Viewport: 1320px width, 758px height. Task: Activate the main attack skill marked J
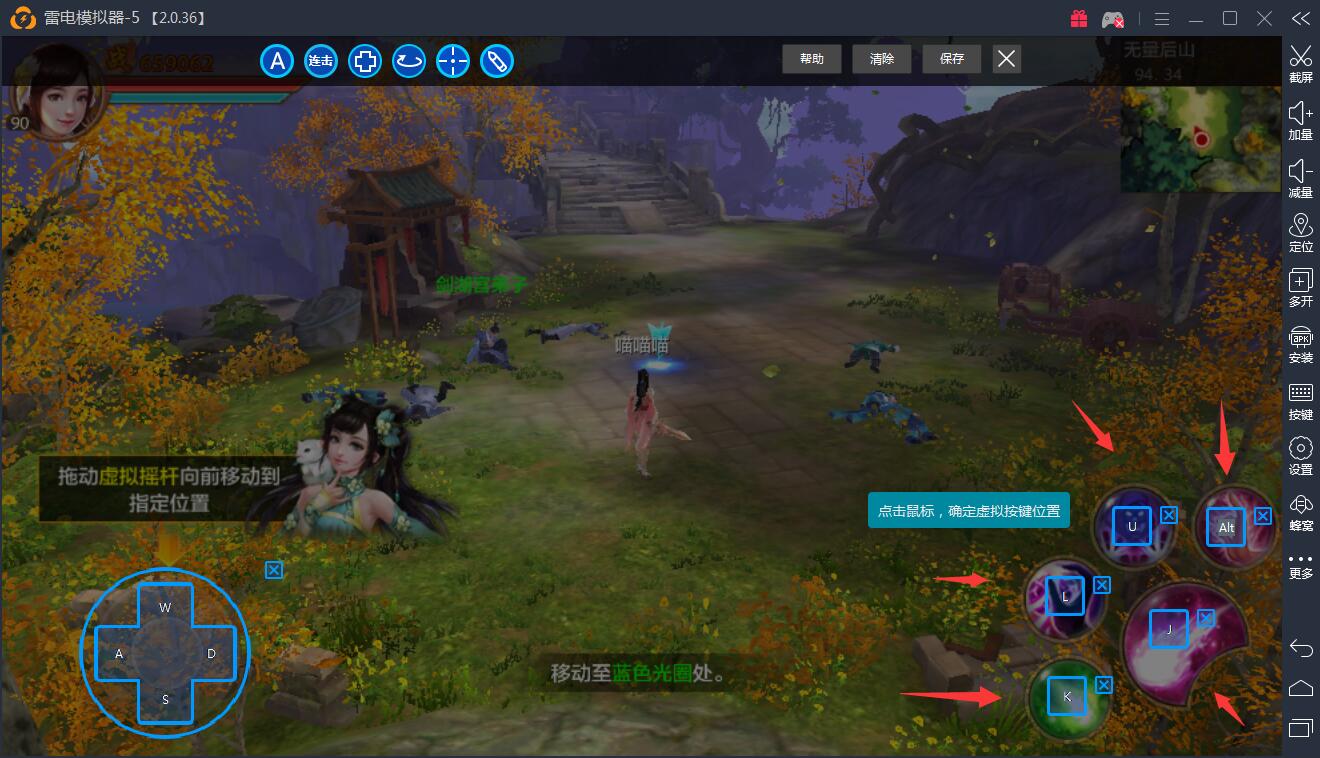tap(1168, 630)
